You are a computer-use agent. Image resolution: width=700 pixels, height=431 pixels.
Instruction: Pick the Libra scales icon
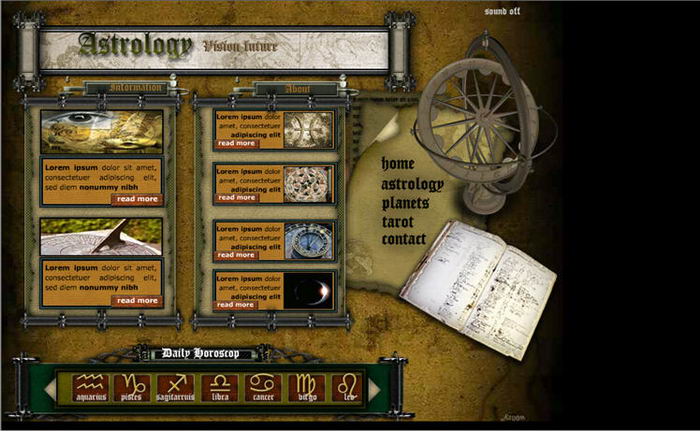click(219, 388)
